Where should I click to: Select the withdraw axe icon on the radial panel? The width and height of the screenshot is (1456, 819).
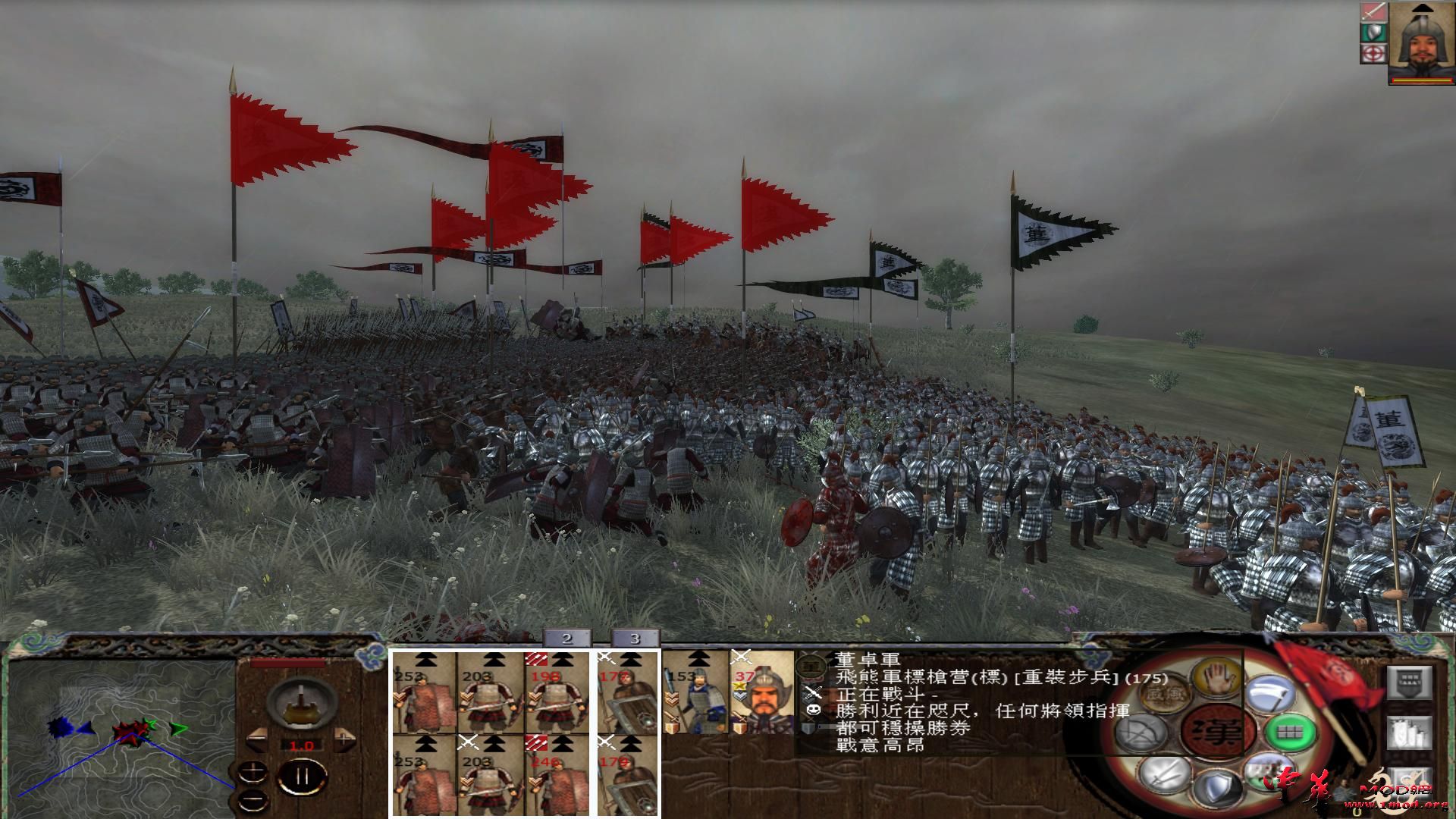point(1270,695)
